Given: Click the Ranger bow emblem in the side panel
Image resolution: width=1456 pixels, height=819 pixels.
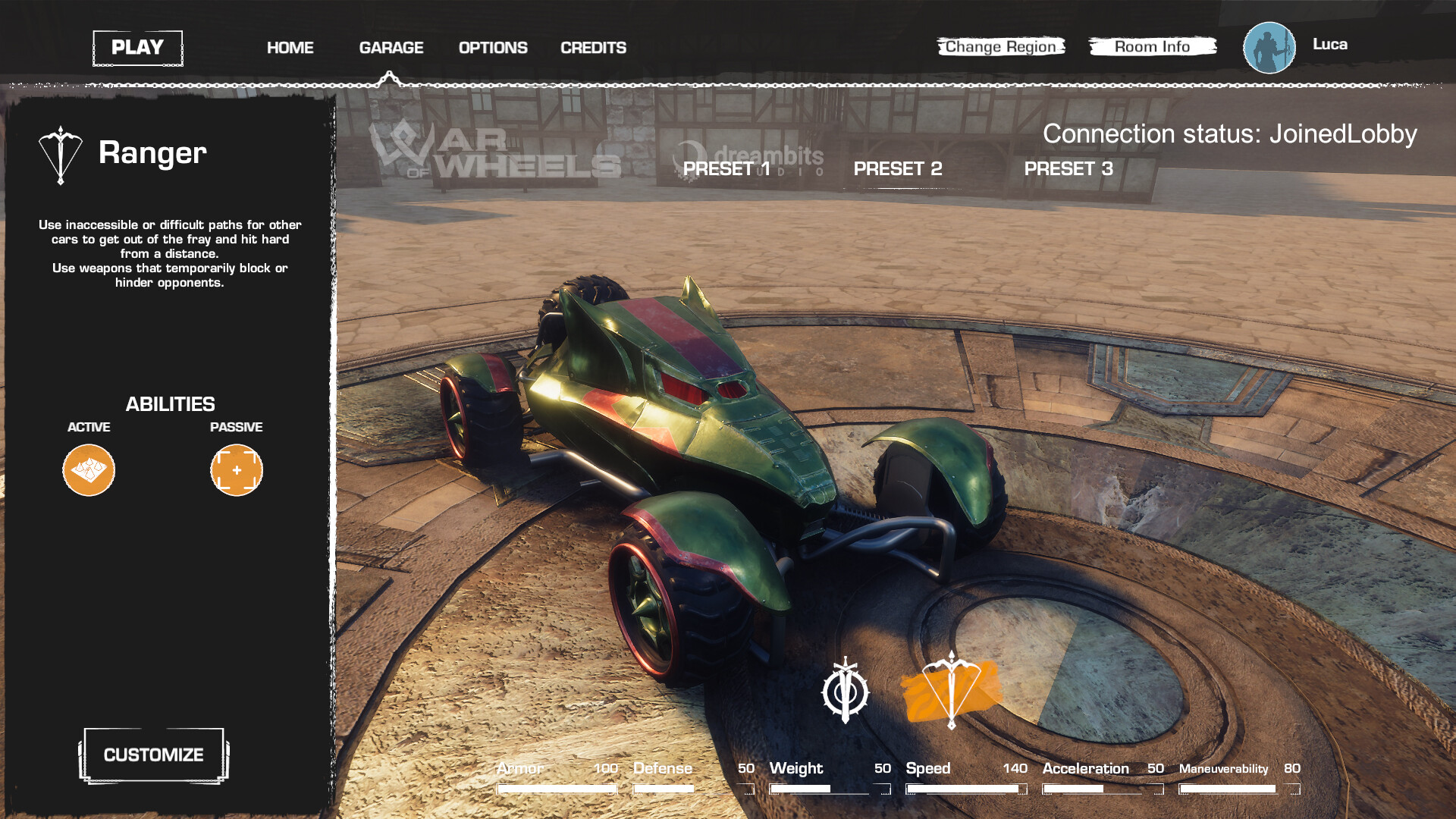Looking at the screenshot, I should click(x=59, y=152).
